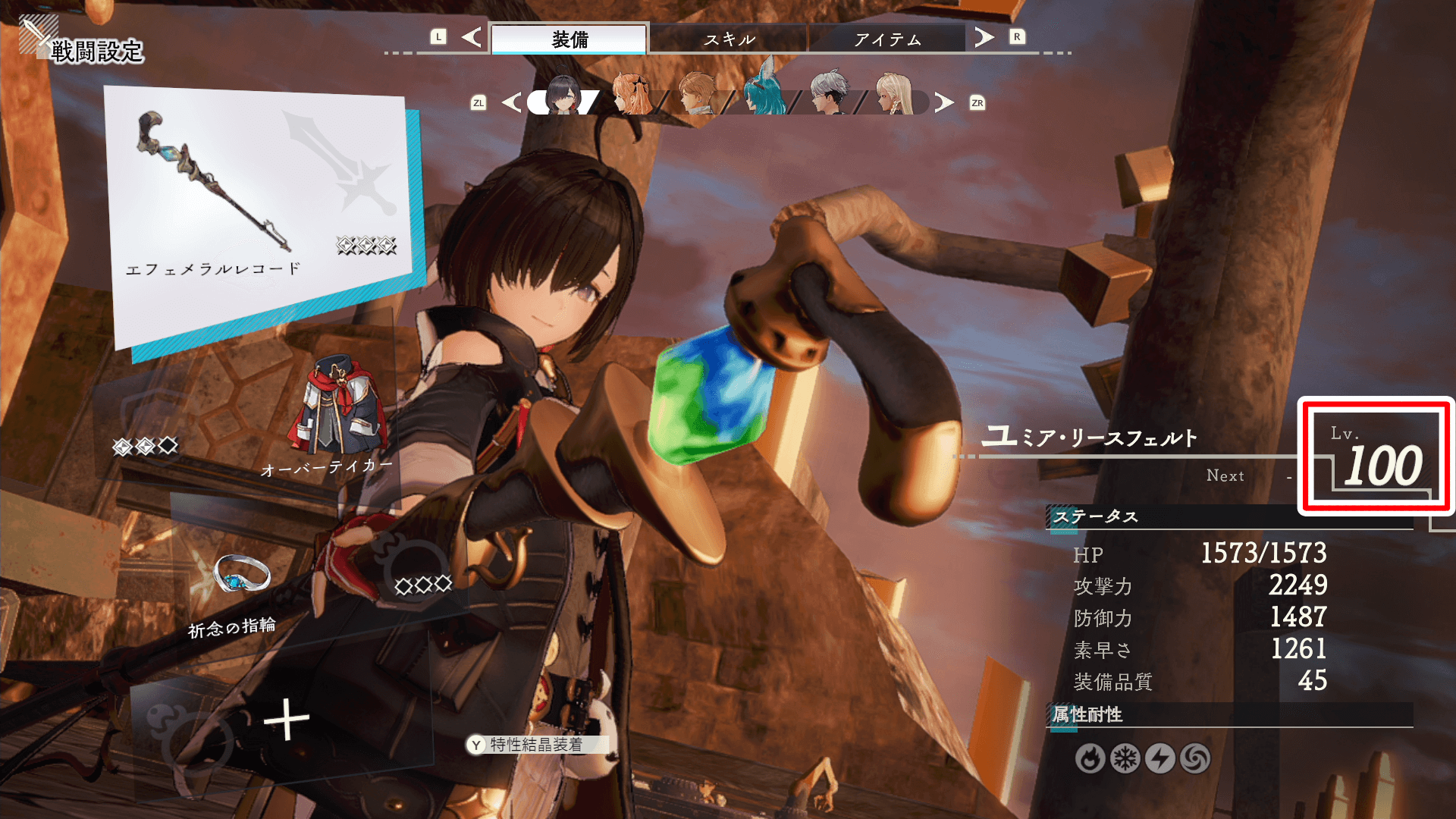Viewport: 1456px width, 819px height.
Task: Open the アイテム tab
Action: pyautogui.click(x=887, y=39)
